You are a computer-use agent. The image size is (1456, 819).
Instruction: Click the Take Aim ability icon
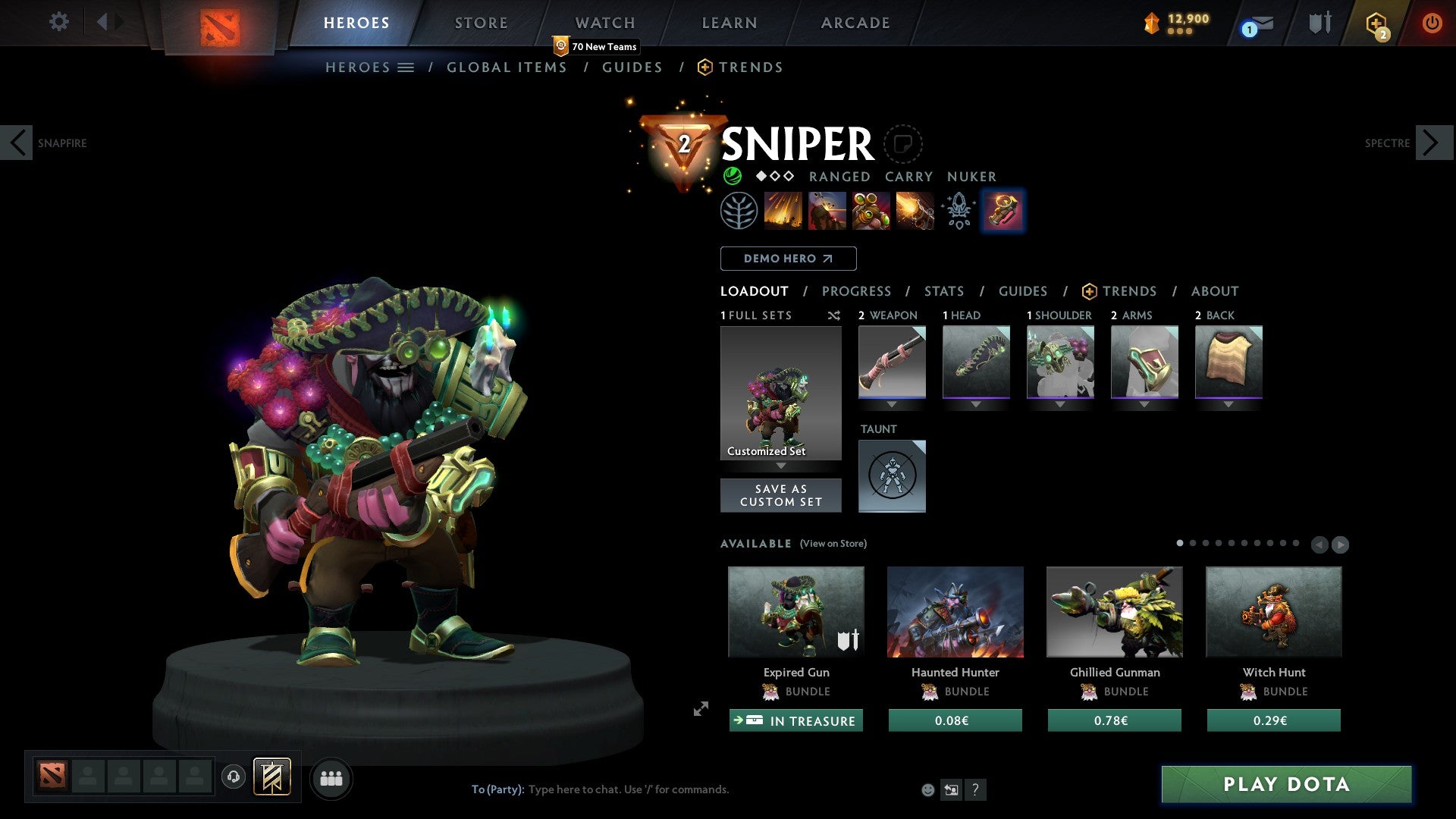[x=871, y=211]
